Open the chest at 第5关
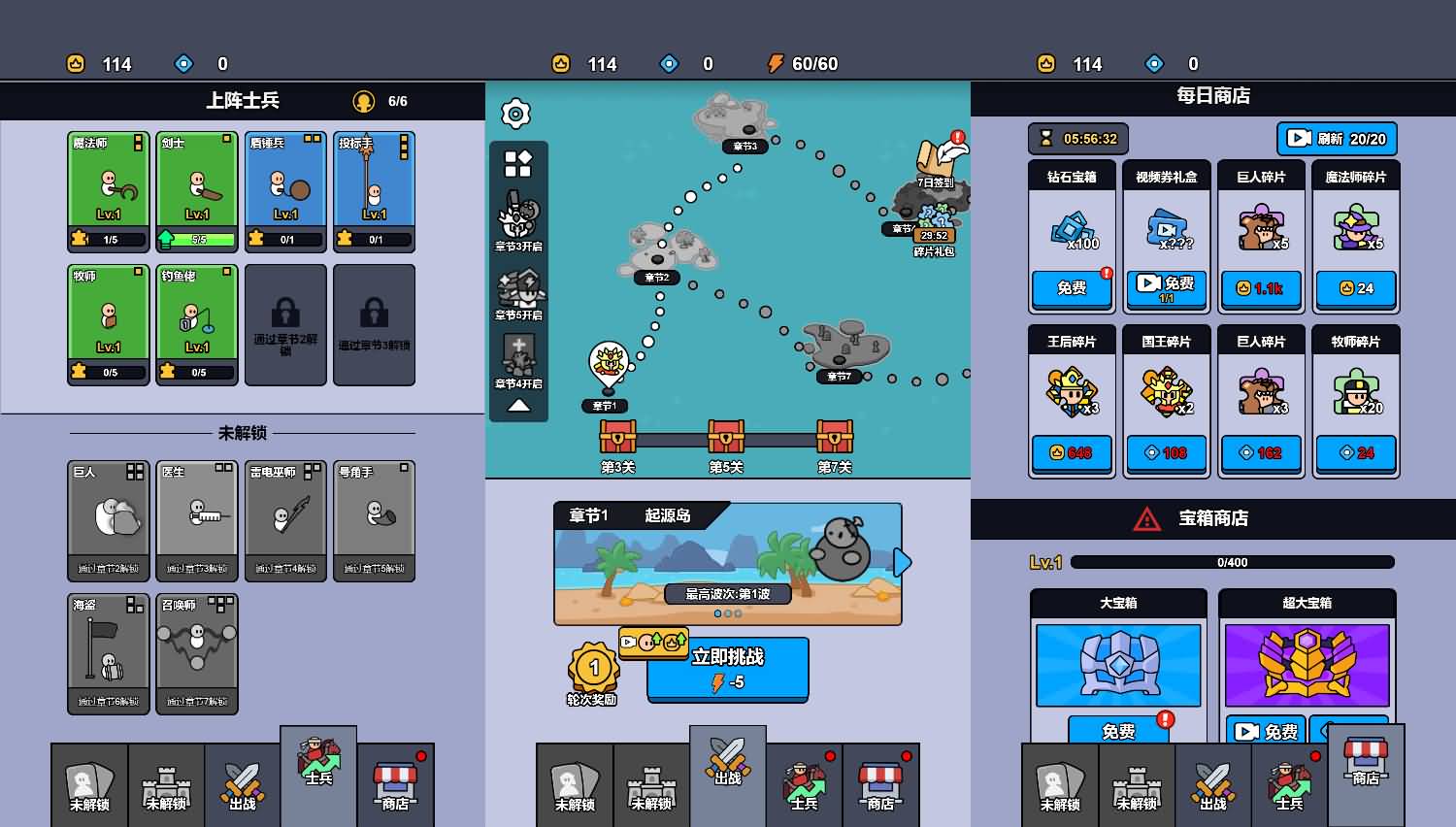 pyautogui.click(x=728, y=439)
